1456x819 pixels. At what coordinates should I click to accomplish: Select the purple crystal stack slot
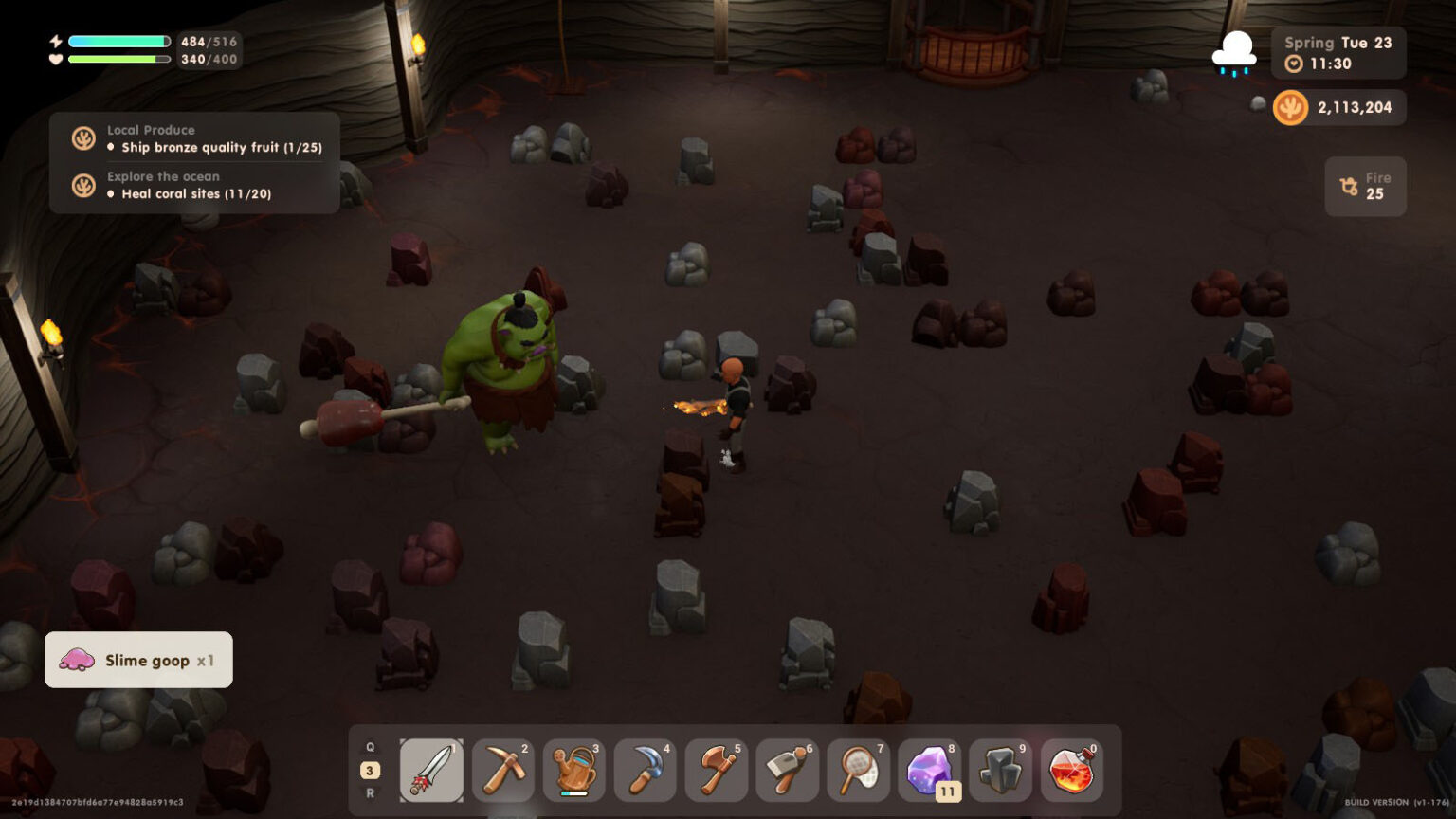(x=929, y=771)
